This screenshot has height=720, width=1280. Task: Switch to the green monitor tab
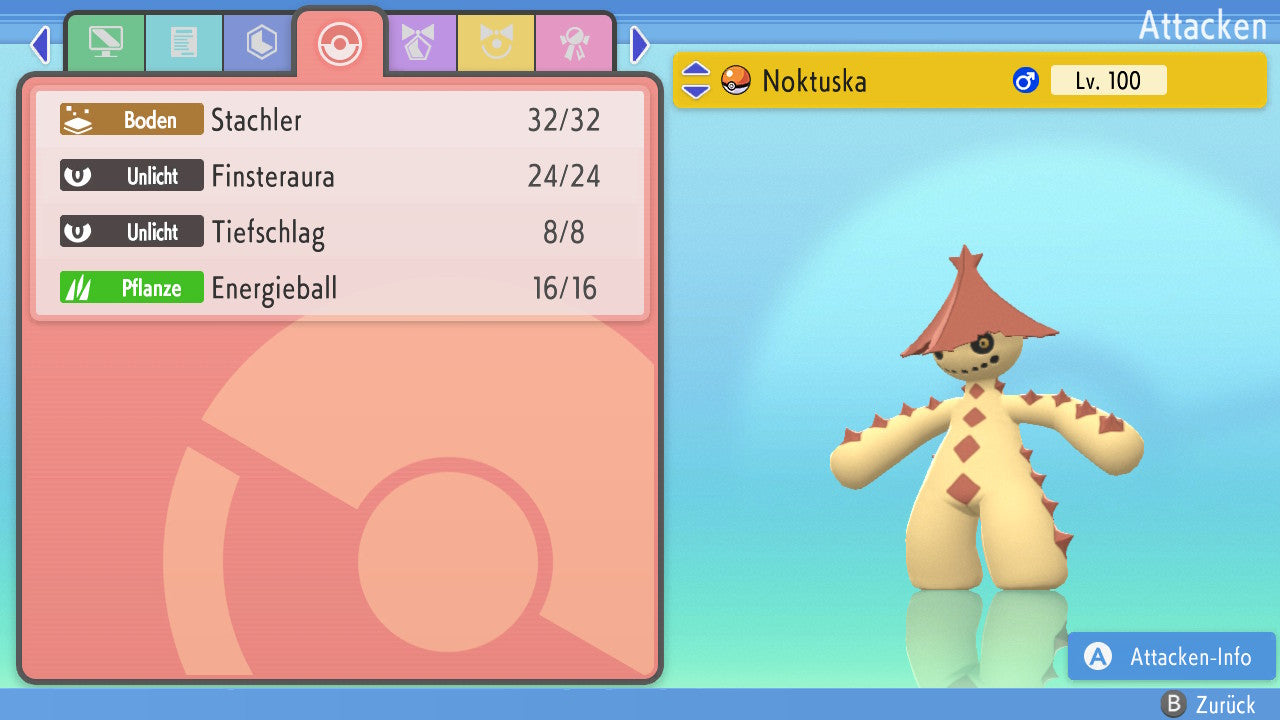(105, 43)
